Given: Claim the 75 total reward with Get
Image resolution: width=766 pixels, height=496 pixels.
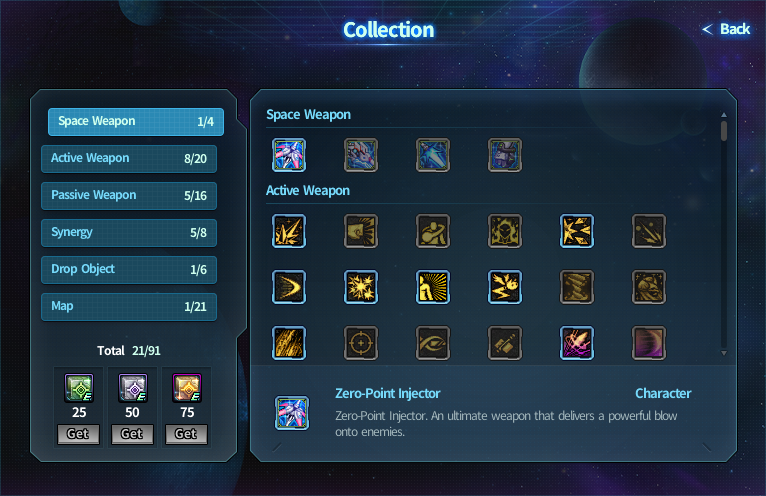Looking at the screenshot, I should [186, 434].
